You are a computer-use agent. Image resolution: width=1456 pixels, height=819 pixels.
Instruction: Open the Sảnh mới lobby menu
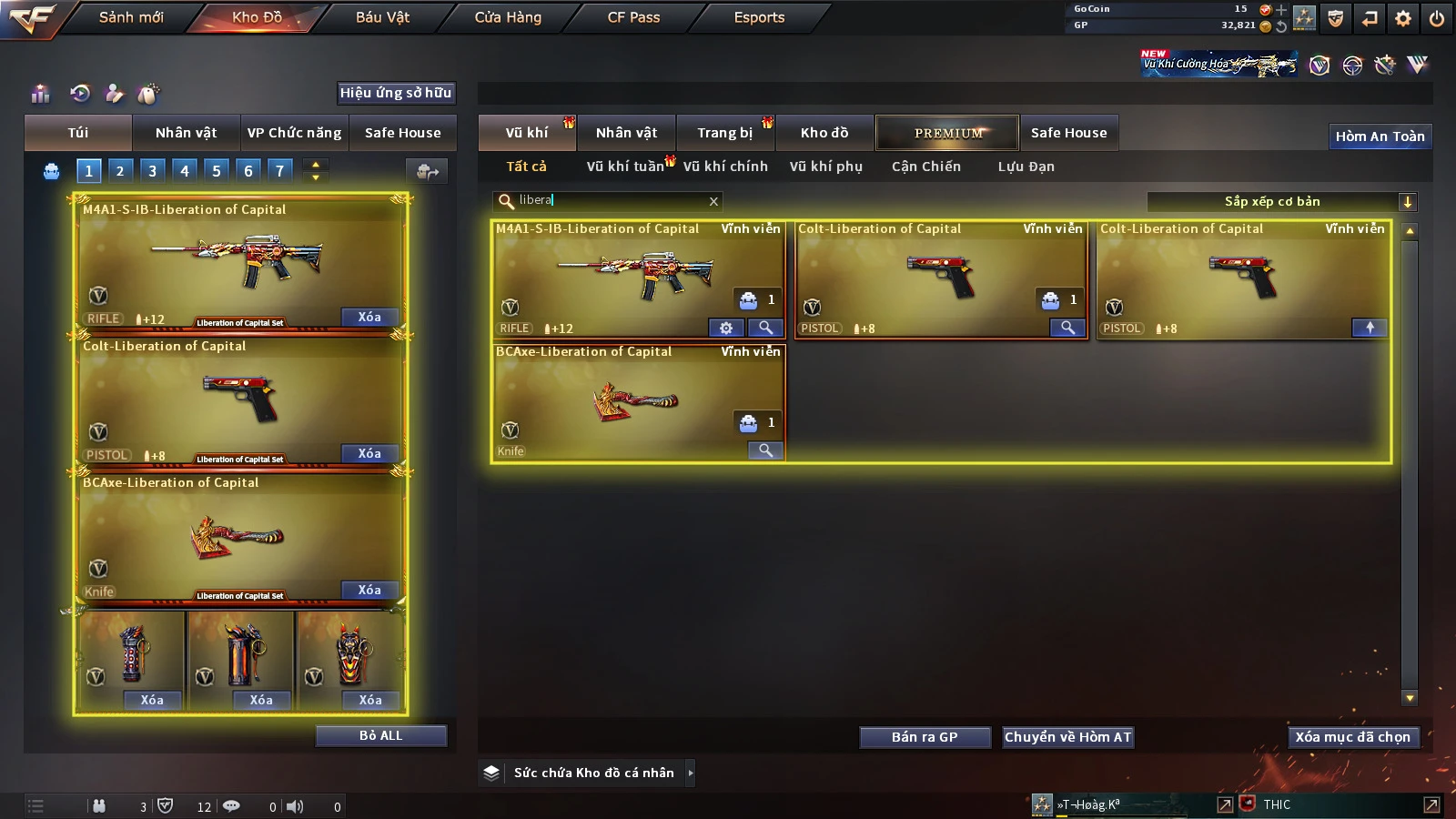(131, 17)
